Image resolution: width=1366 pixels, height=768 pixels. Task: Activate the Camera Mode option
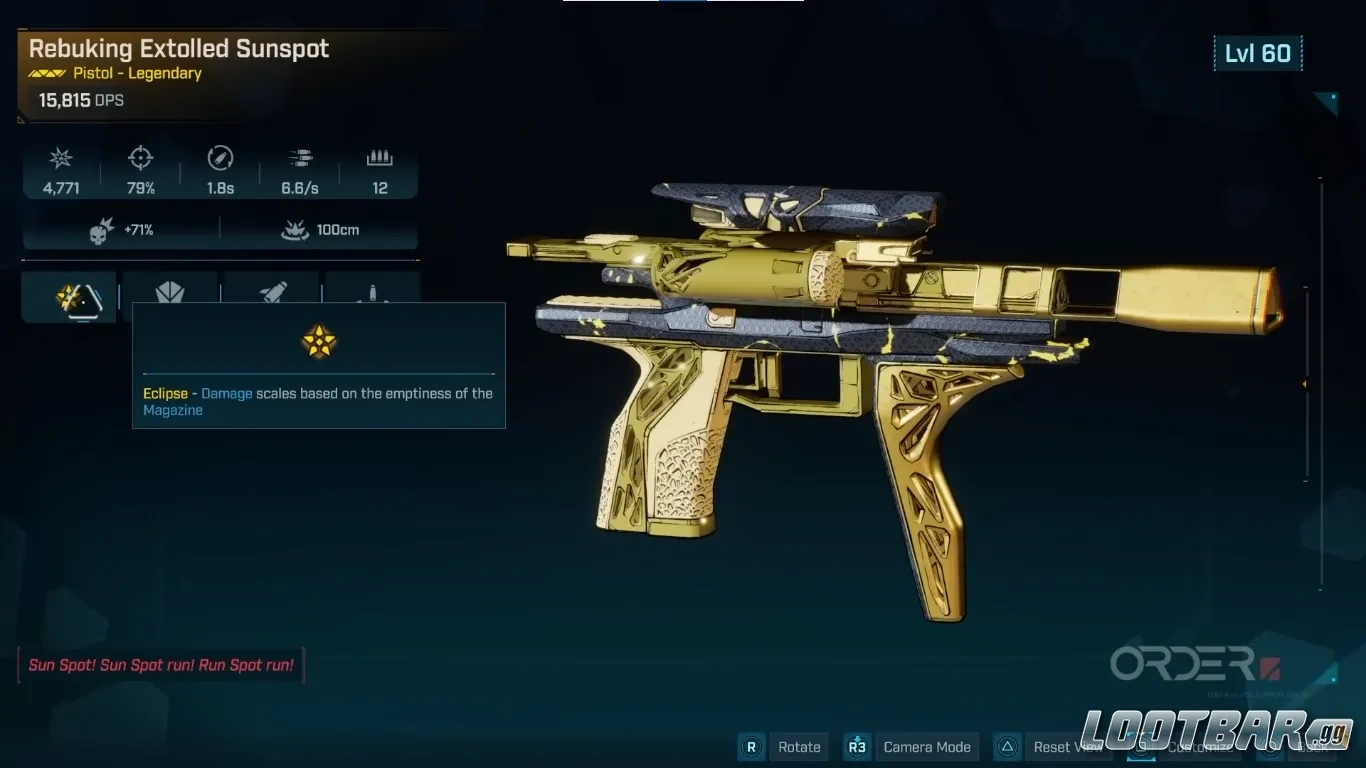926,747
